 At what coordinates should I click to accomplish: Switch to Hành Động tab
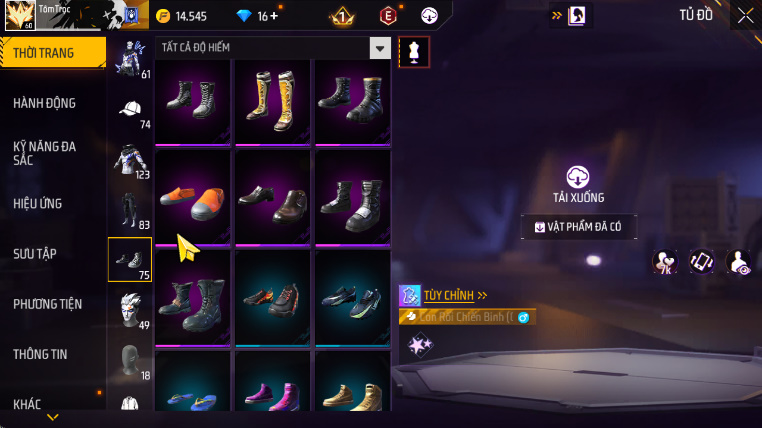pyautogui.click(x=45, y=103)
